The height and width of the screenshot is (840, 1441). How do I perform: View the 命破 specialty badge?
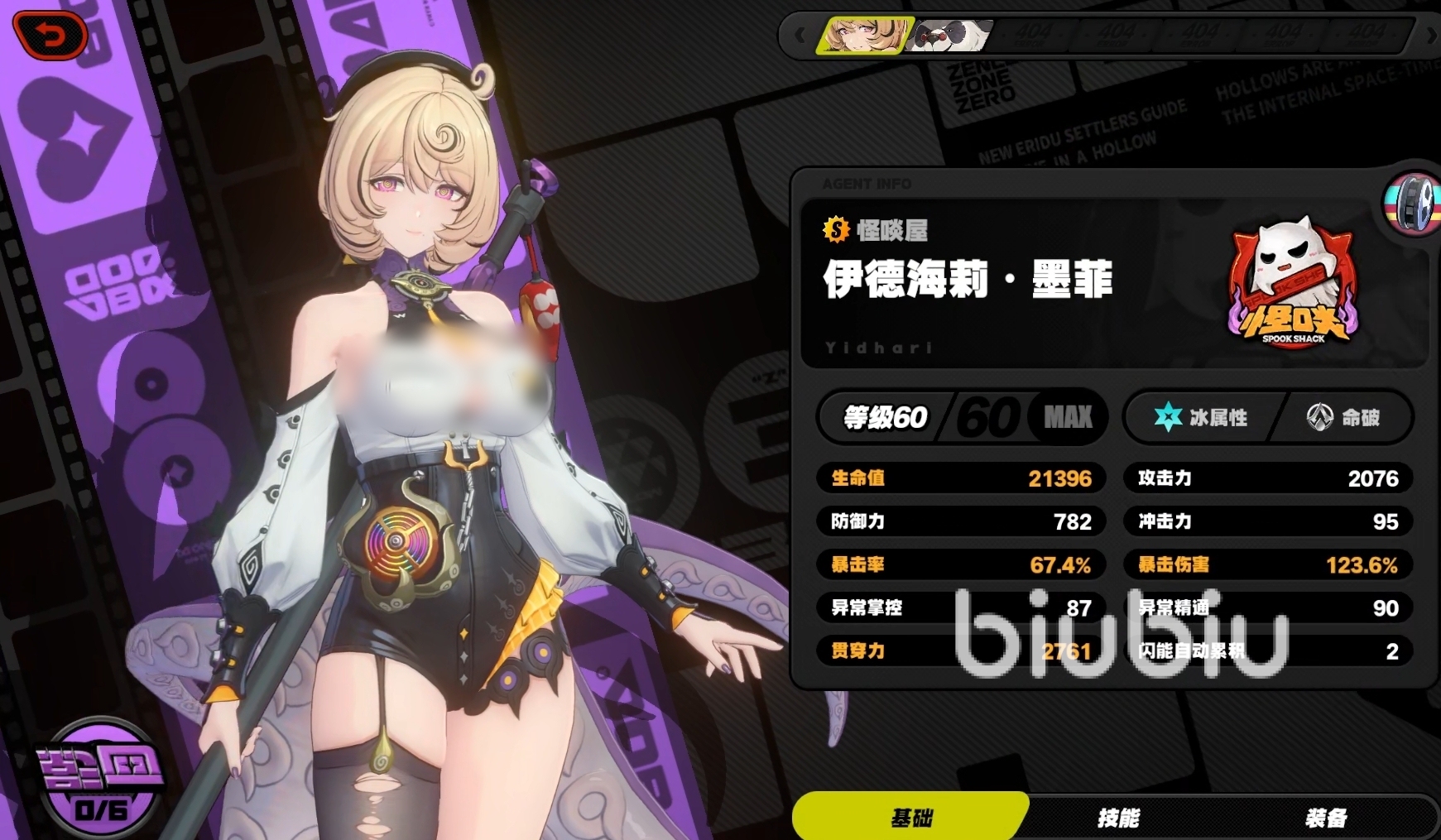1343,417
